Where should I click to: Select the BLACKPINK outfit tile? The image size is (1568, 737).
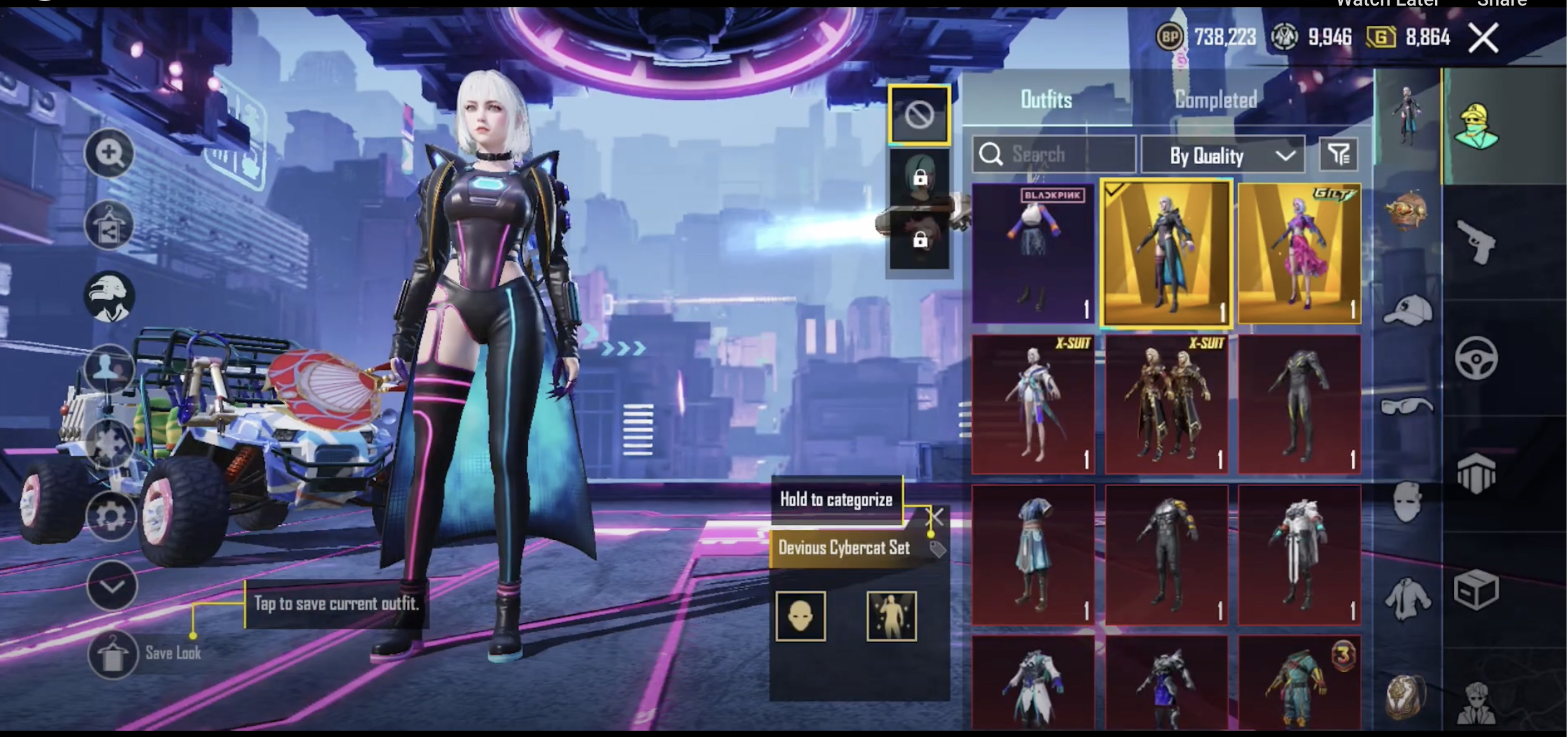point(1033,254)
